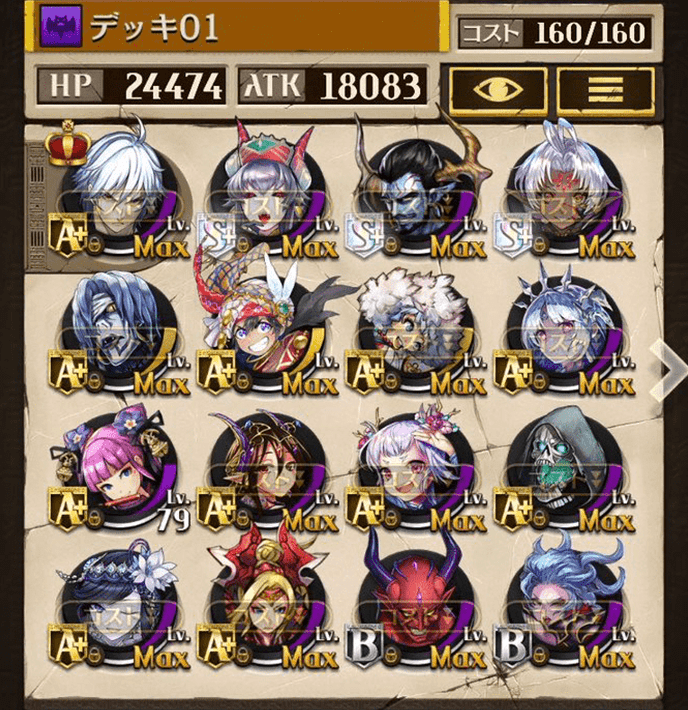Choose the black-haired antlered demon card
688x710 pixels.
click(x=416, y=195)
